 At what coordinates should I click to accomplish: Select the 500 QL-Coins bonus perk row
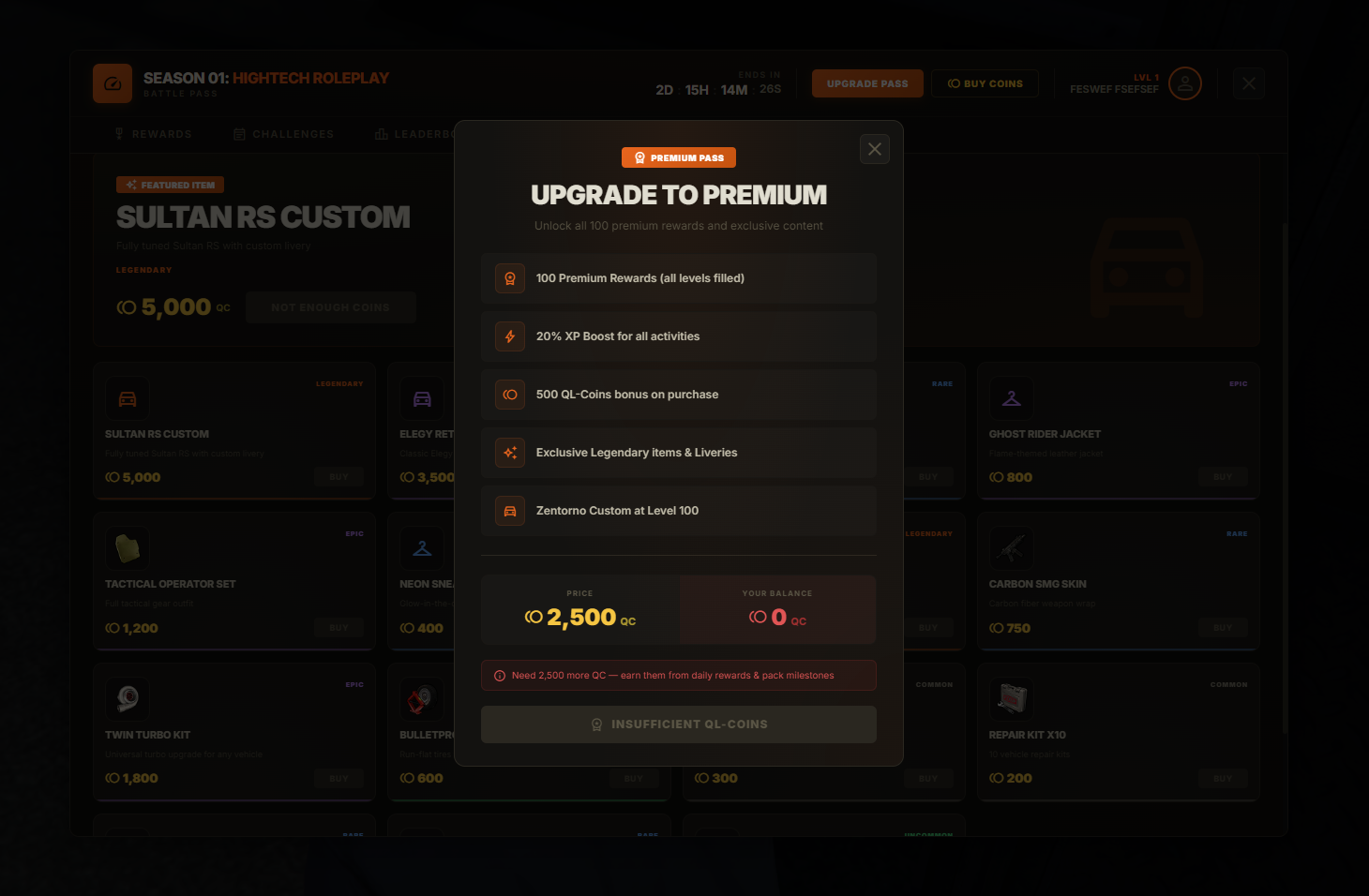(x=679, y=395)
